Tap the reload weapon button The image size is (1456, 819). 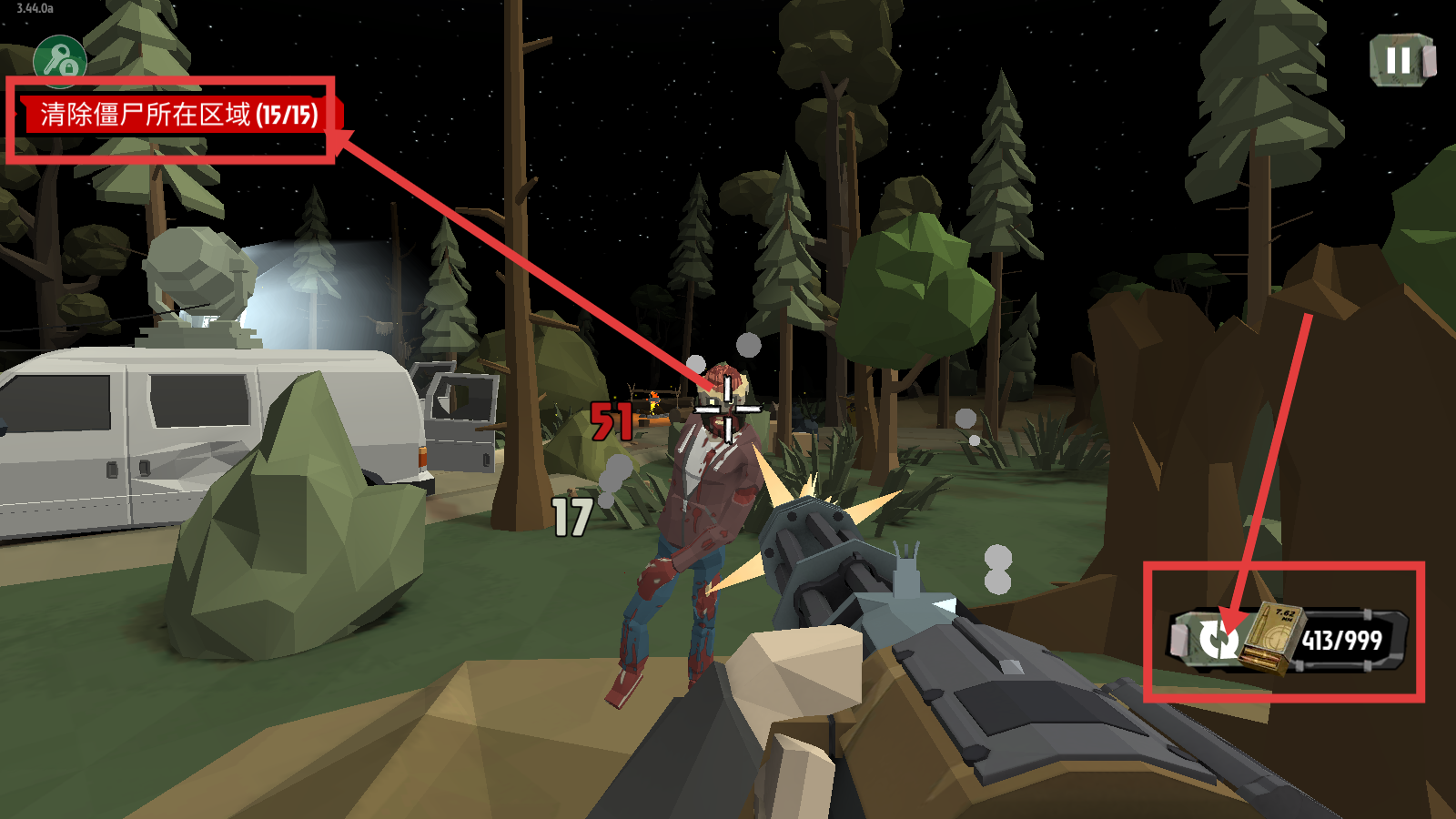click(1216, 639)
